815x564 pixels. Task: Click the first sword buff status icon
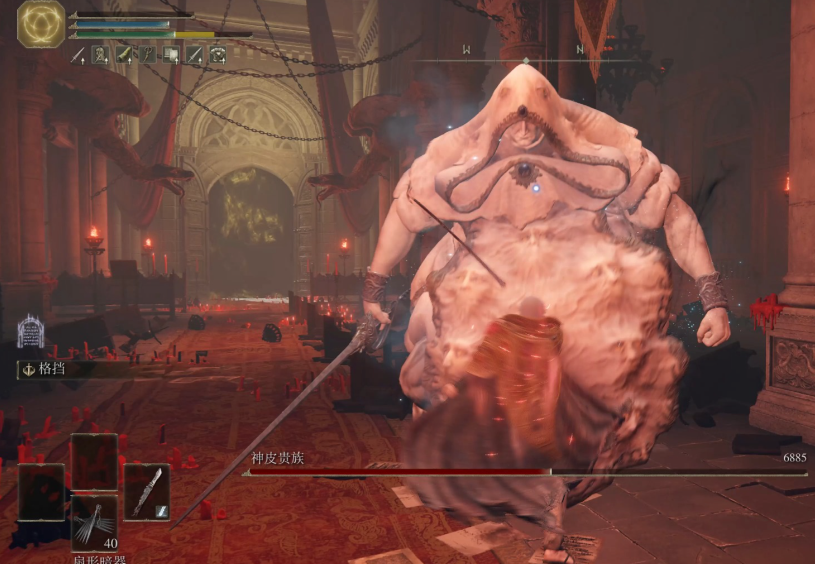79,55
